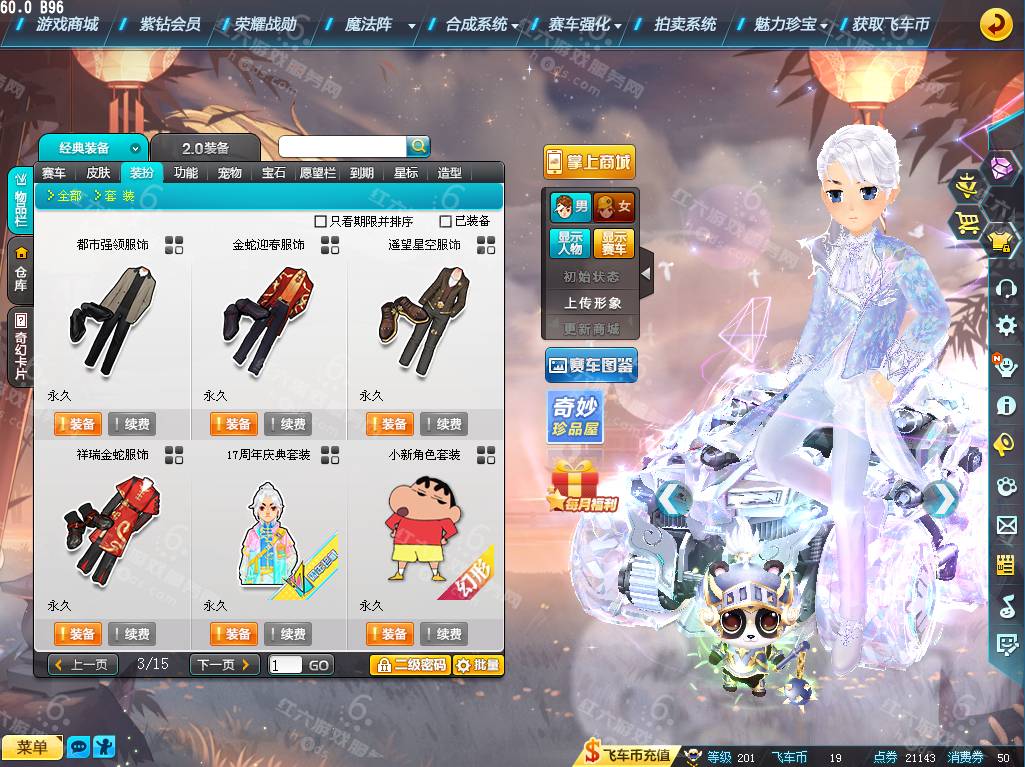Equip the 都市强领服饰 outfit
Screen dimensions: 1025x767
coord(76,424)
